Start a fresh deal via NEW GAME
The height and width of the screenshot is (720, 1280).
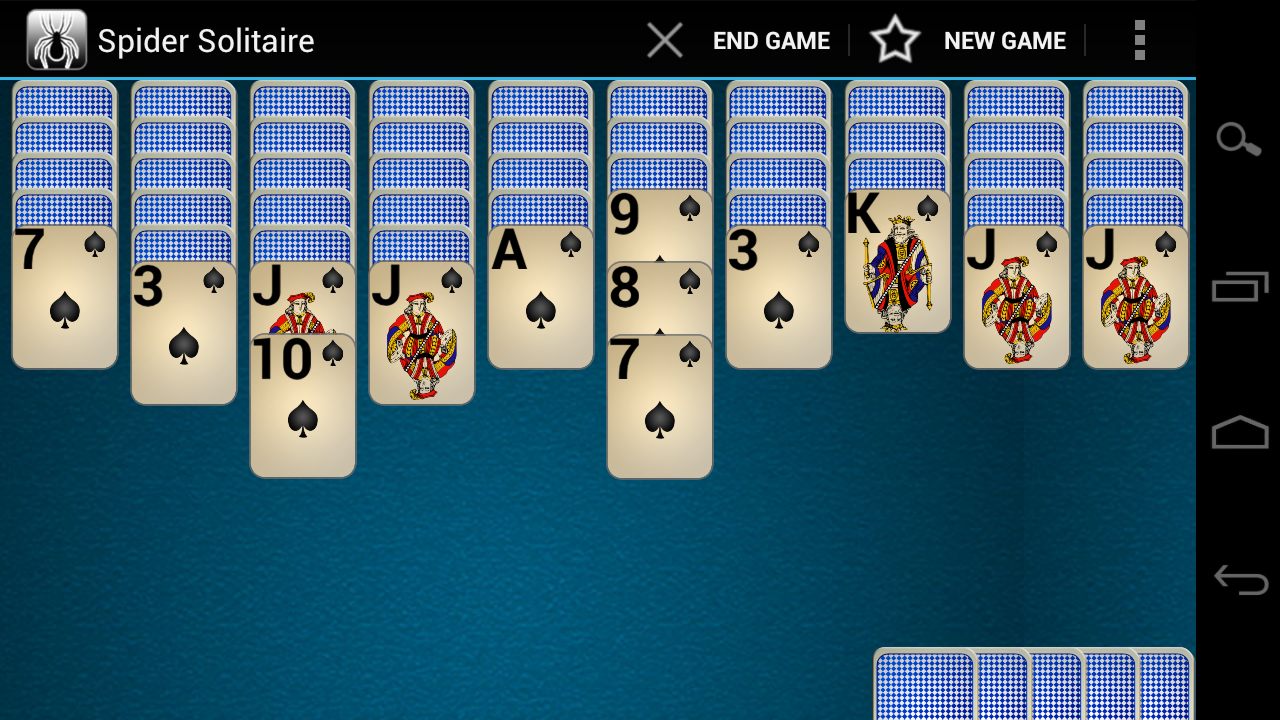pyautogui.click(x=1004, y=40)
